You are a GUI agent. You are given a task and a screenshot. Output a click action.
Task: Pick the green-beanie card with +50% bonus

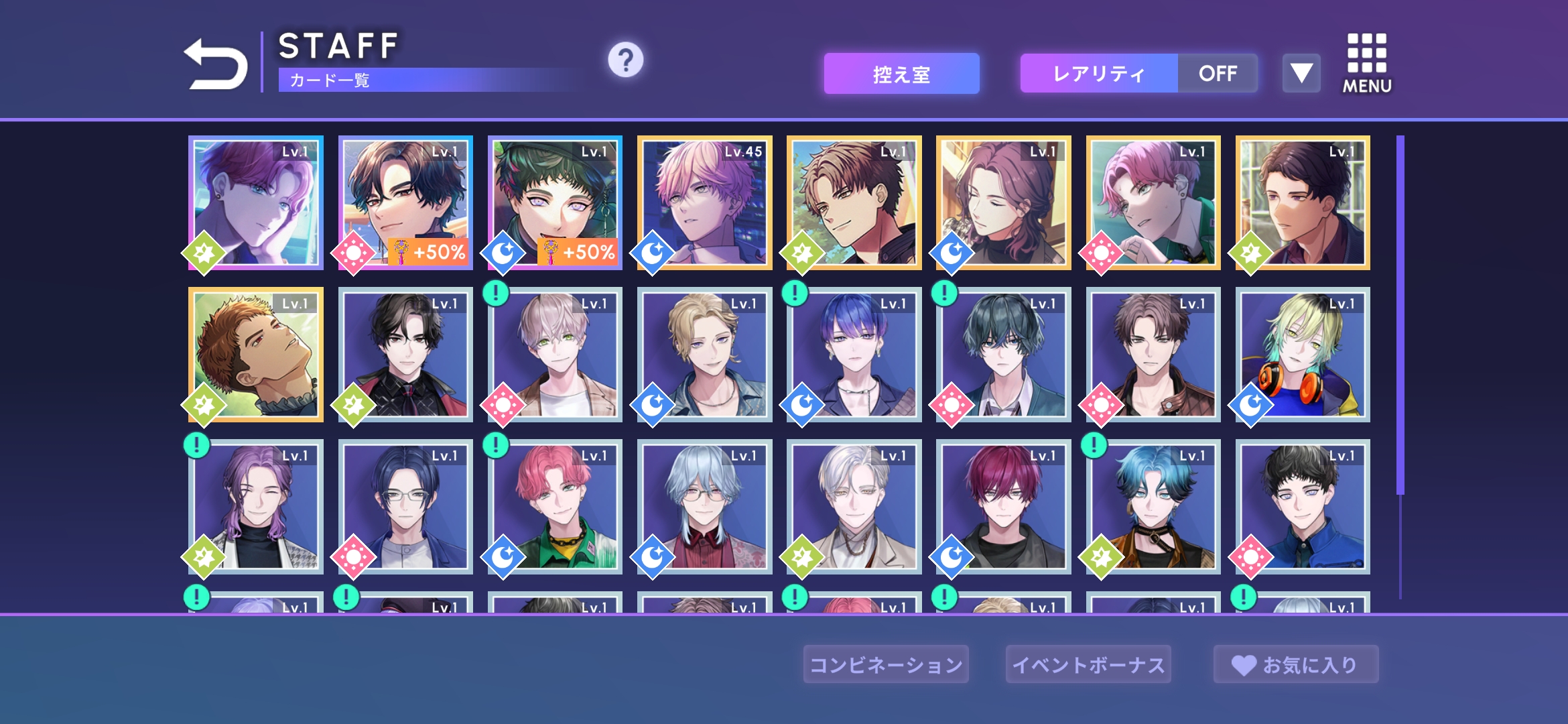pos(555,202)
